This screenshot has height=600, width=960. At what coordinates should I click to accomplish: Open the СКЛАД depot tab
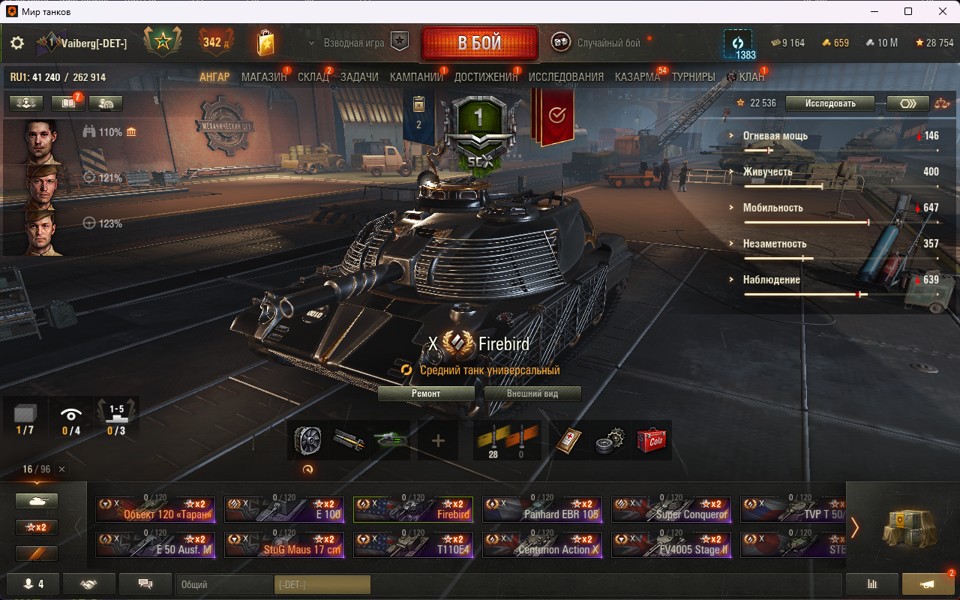(313, 77)
